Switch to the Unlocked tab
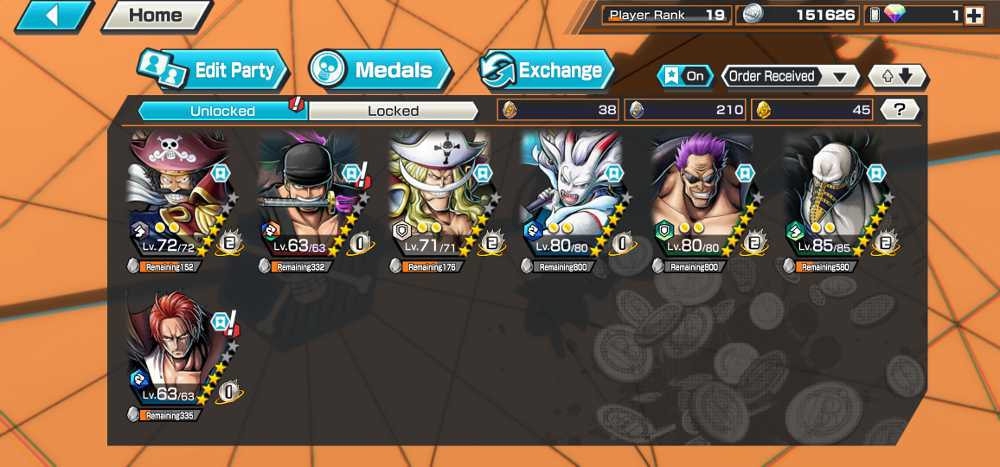 (222, 110)
